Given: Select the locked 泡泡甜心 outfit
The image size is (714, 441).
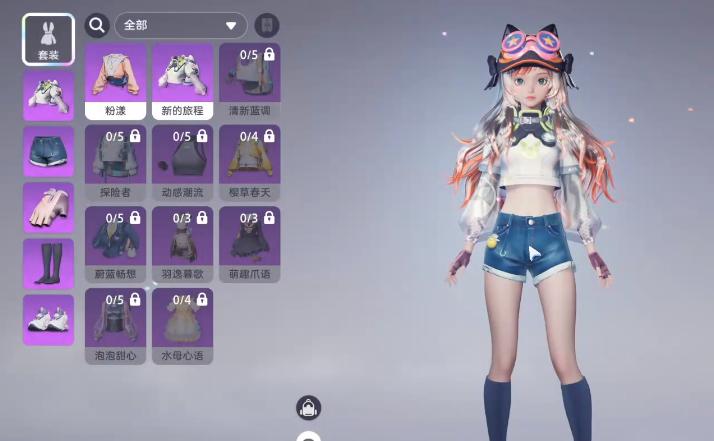Looking at the screenshot, I should pos(116,326).
